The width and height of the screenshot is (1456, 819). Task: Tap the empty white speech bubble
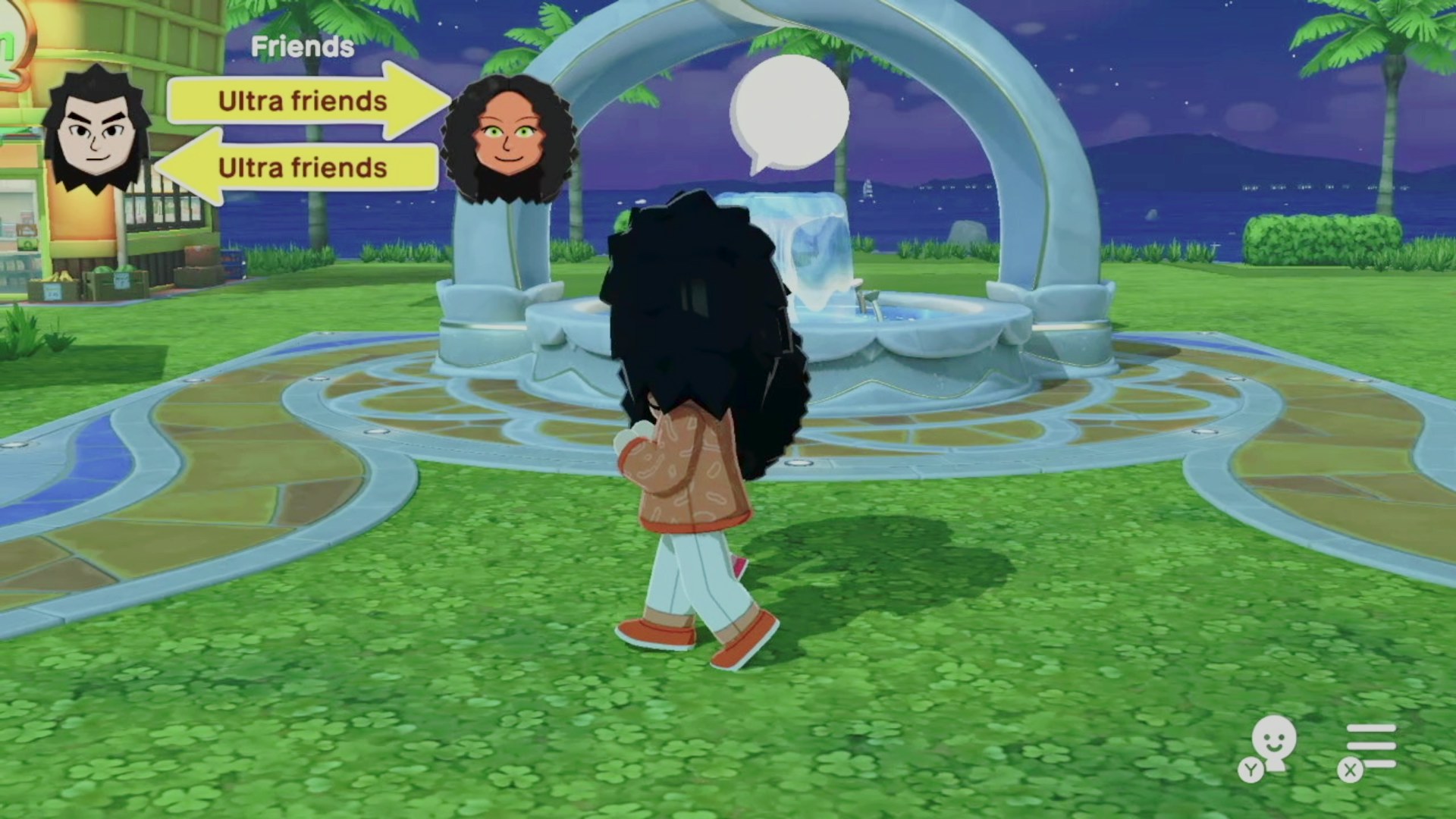click(789, 112)
